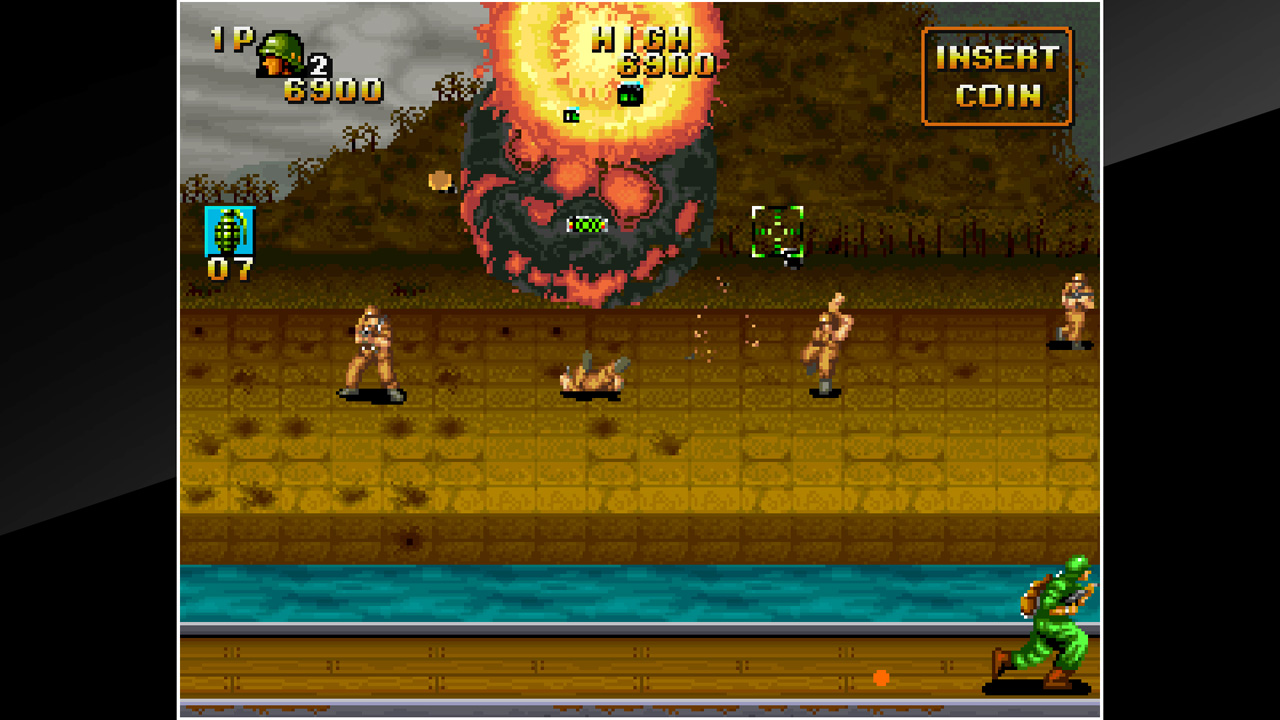Click the small green grenade falling near the explosion
Screen dimensions: 1280x720
pos(570,117)
